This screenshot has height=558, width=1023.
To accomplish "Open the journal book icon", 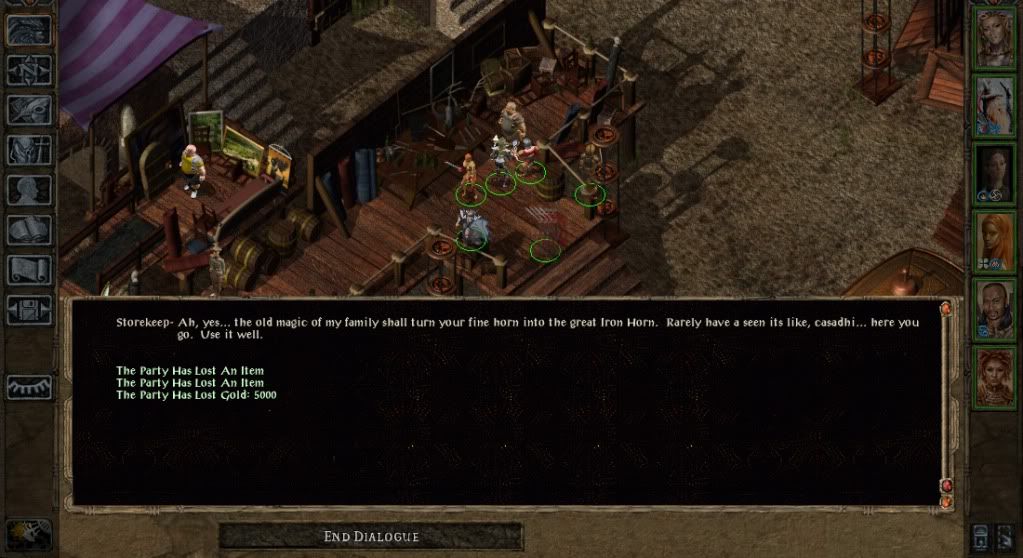I will pos(30,110).
